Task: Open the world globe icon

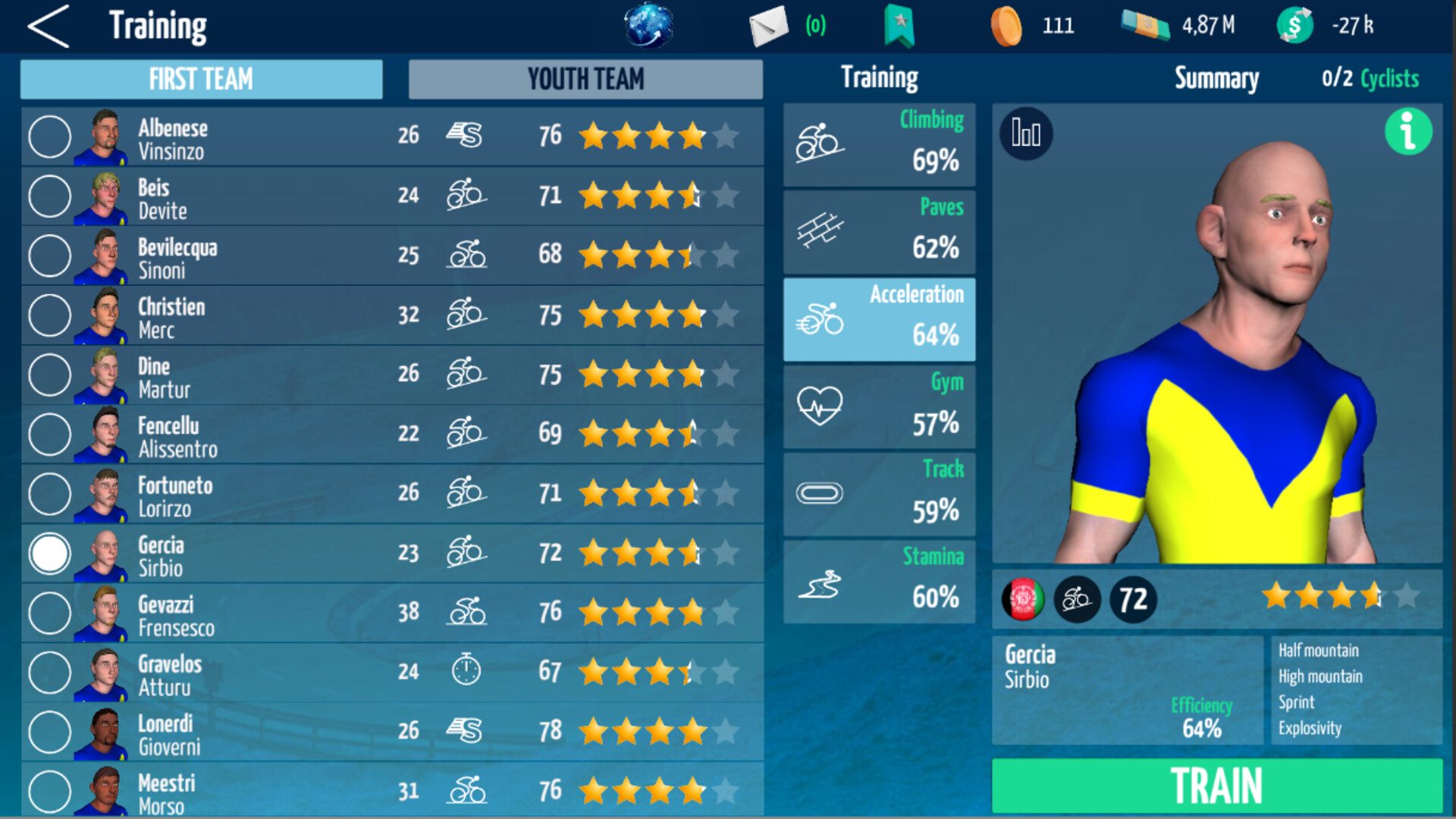Action: coord(648,25)
